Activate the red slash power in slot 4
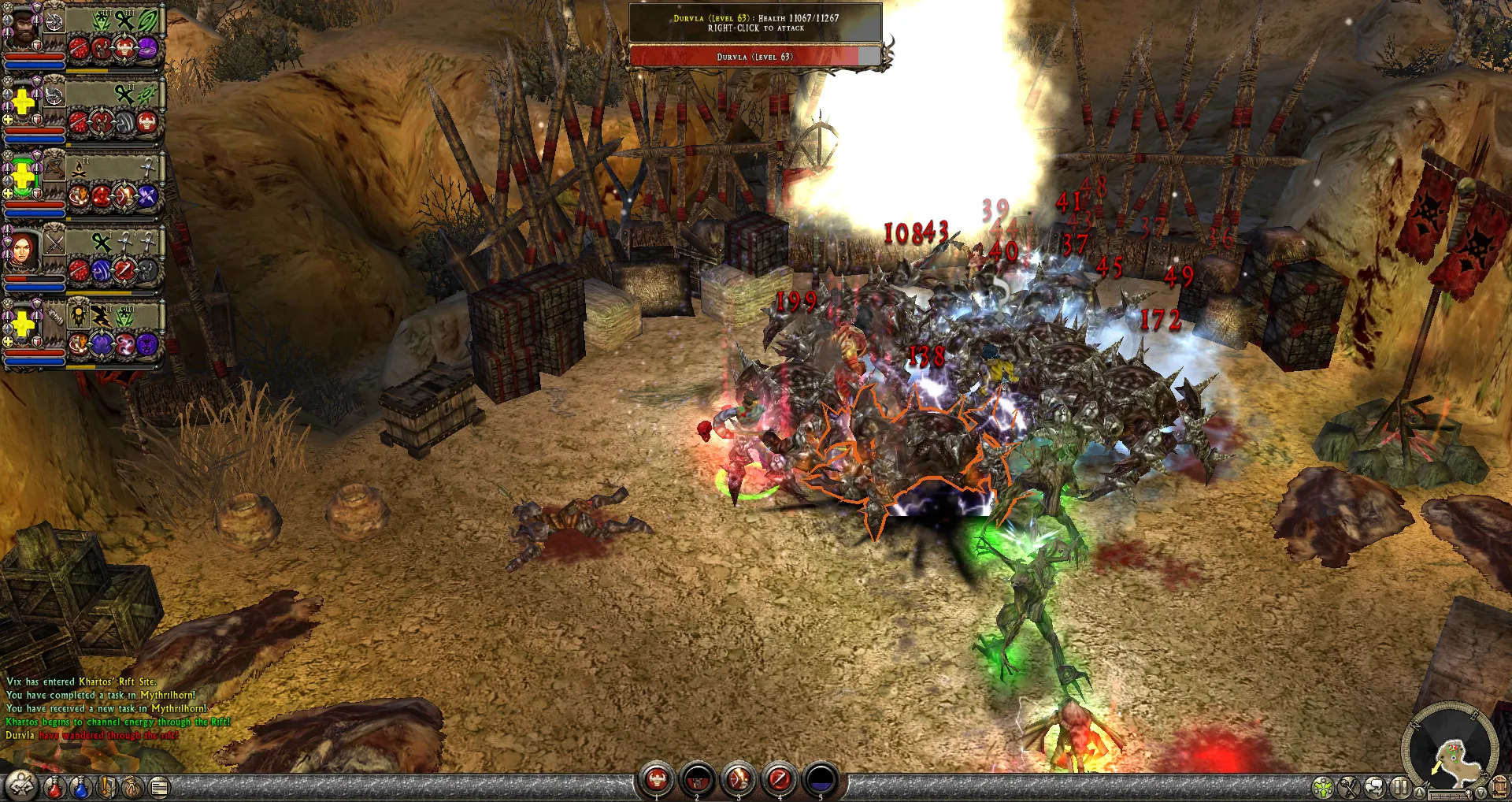 pyautogui.click(x=779, y=780)
